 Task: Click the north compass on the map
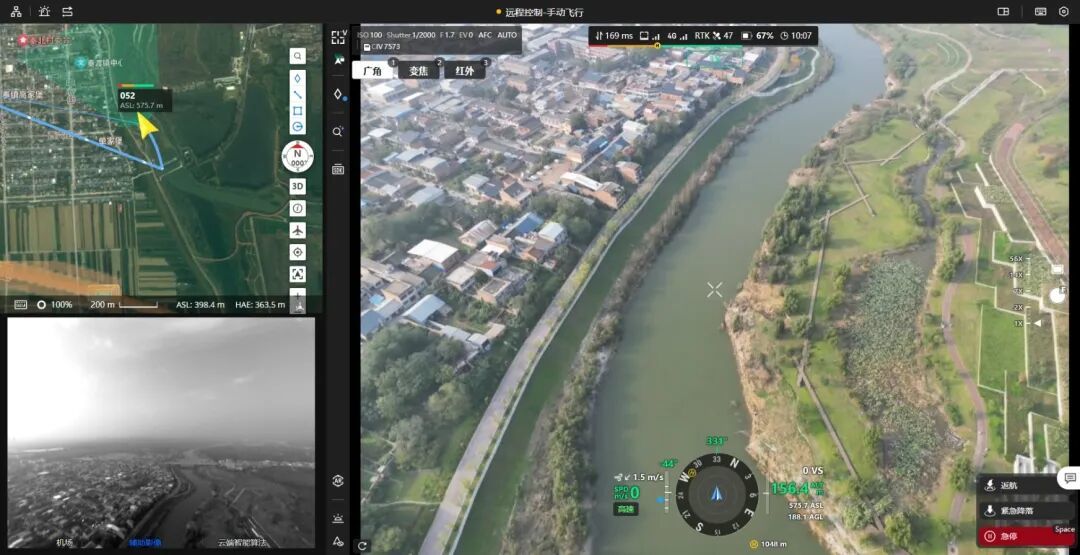click(298, 156)
